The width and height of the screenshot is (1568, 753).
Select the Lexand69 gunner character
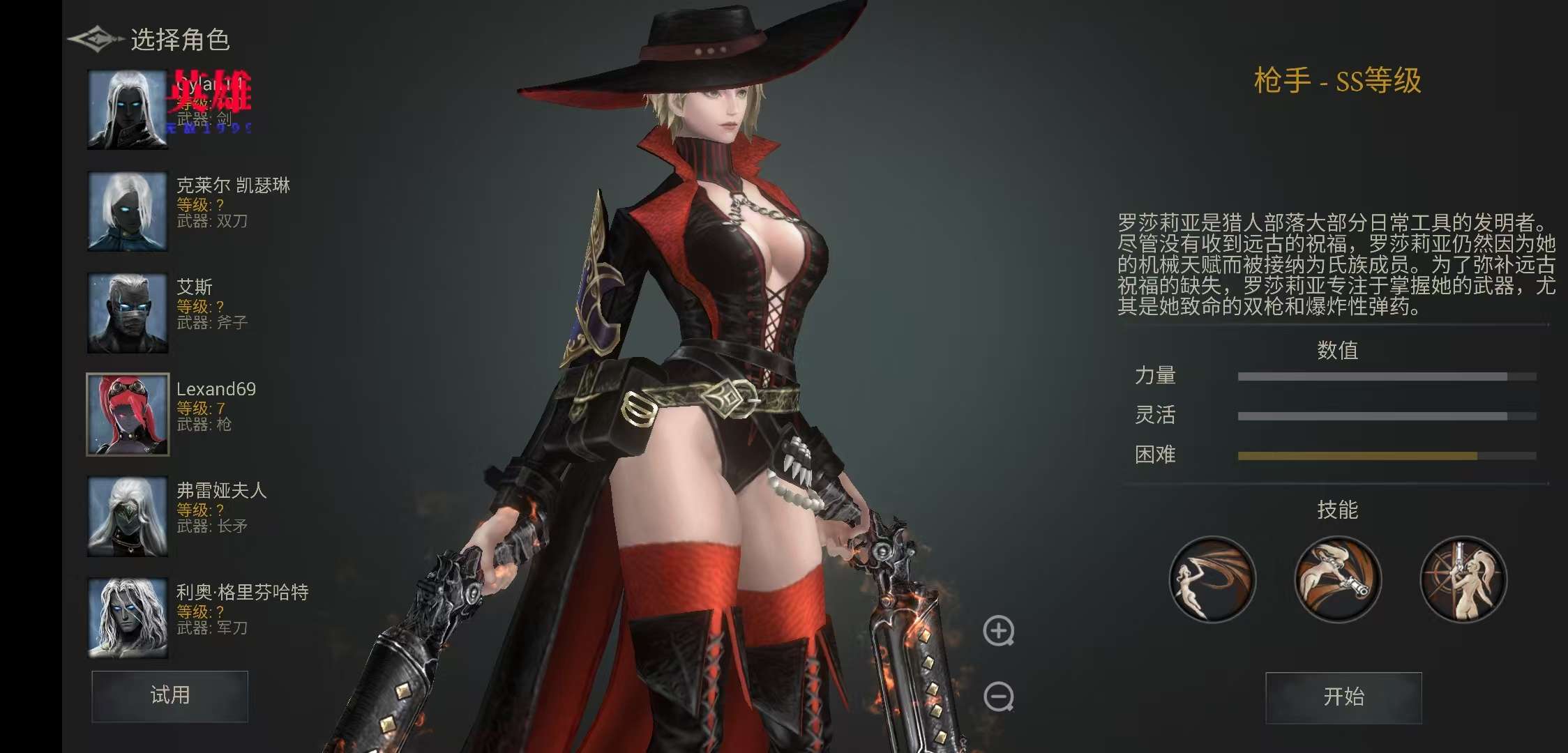coord(128,415)
